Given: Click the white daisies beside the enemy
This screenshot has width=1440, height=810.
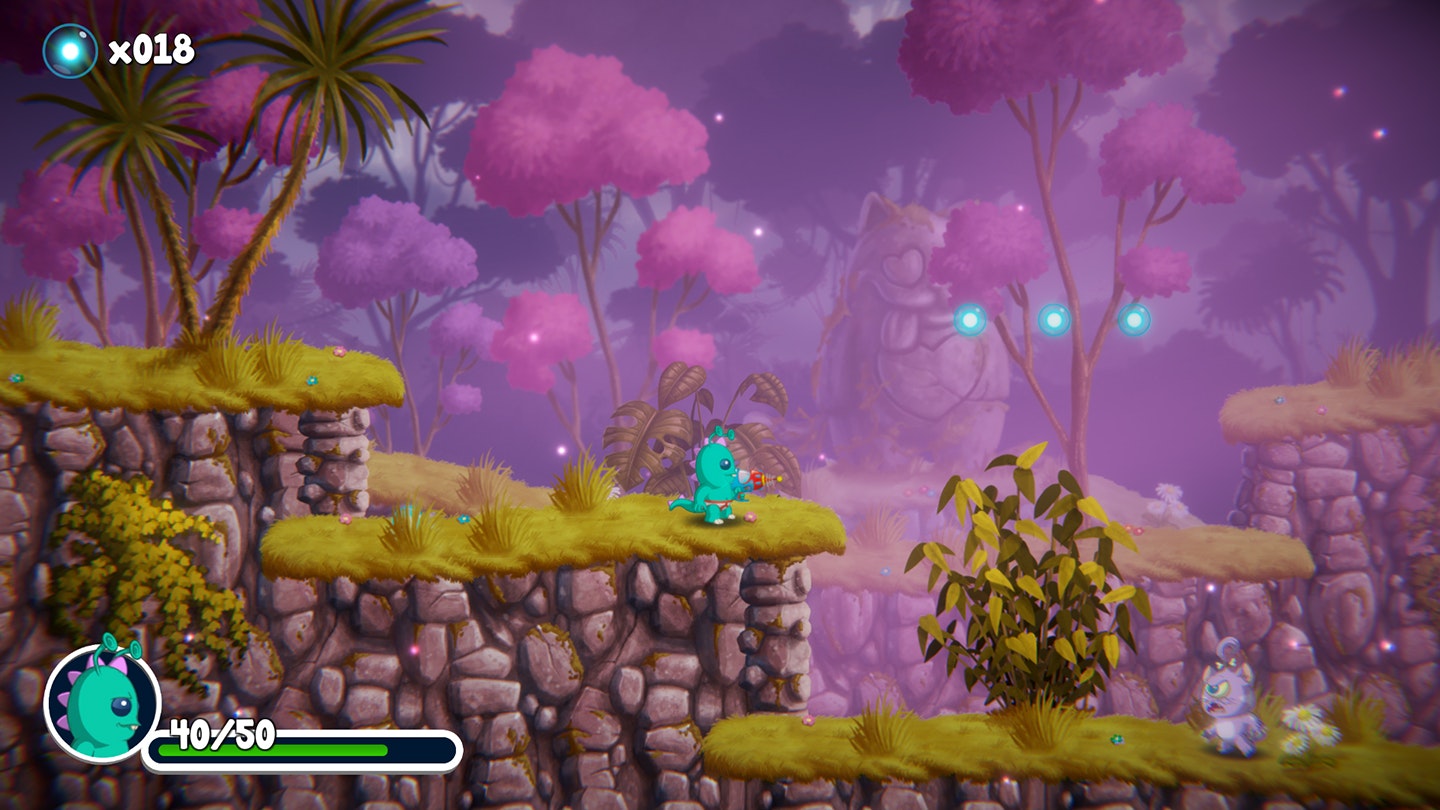Looking at the screenshot, I should (x=1310, y=729).
